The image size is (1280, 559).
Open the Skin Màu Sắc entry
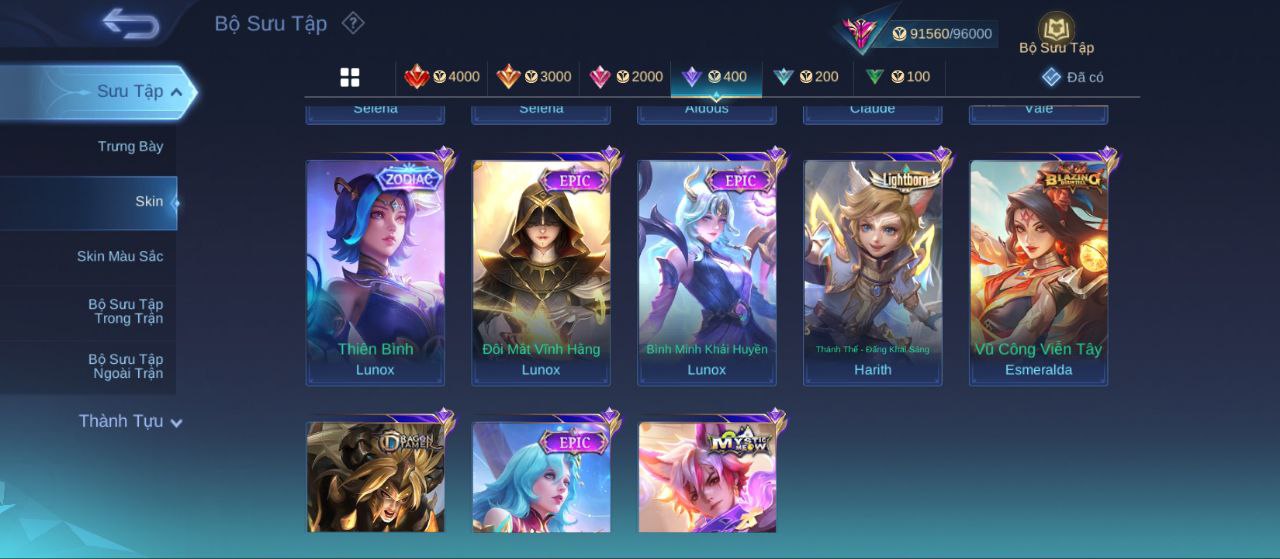(x=120, y=257)
